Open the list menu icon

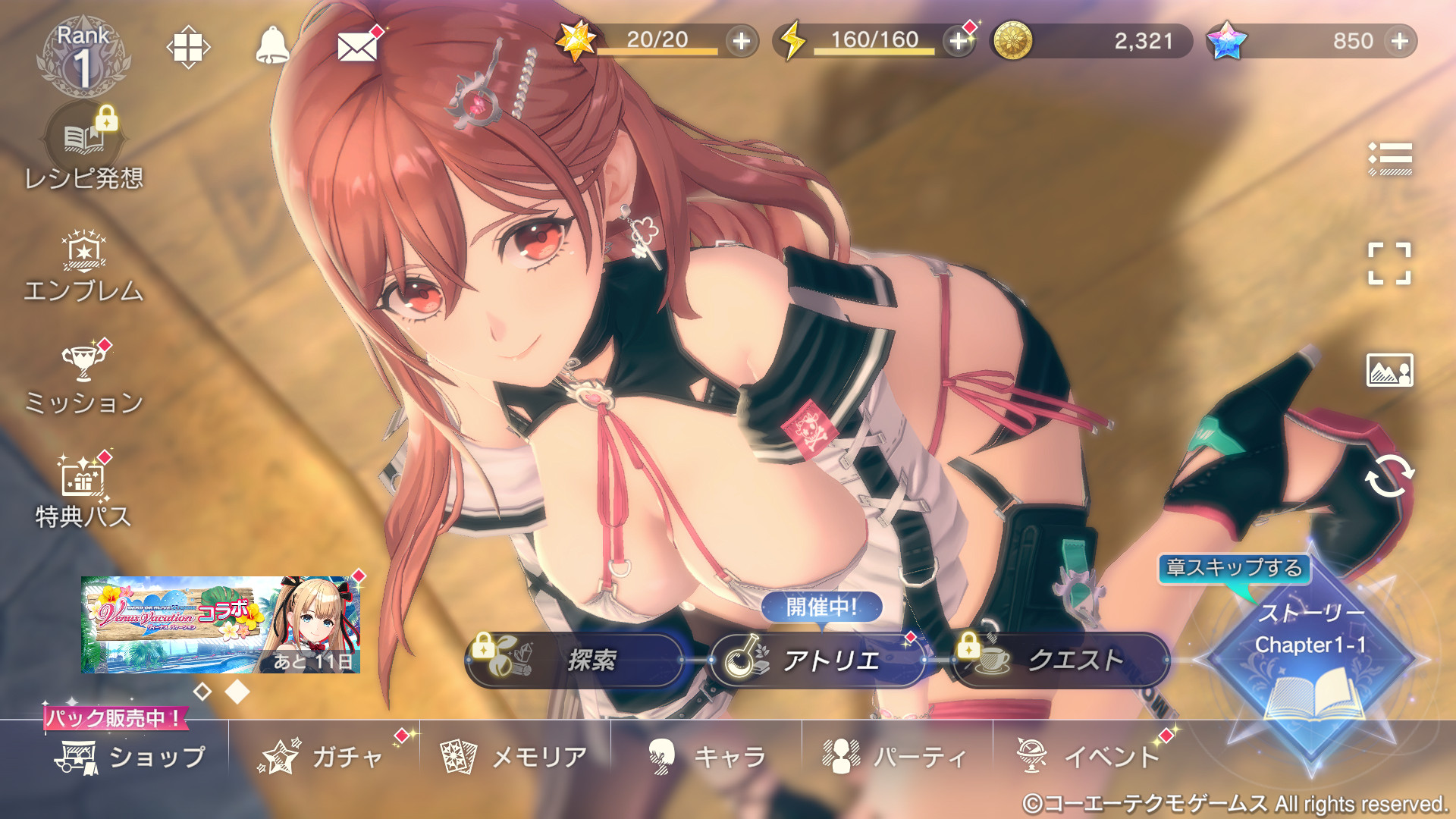pos(1389,158)
